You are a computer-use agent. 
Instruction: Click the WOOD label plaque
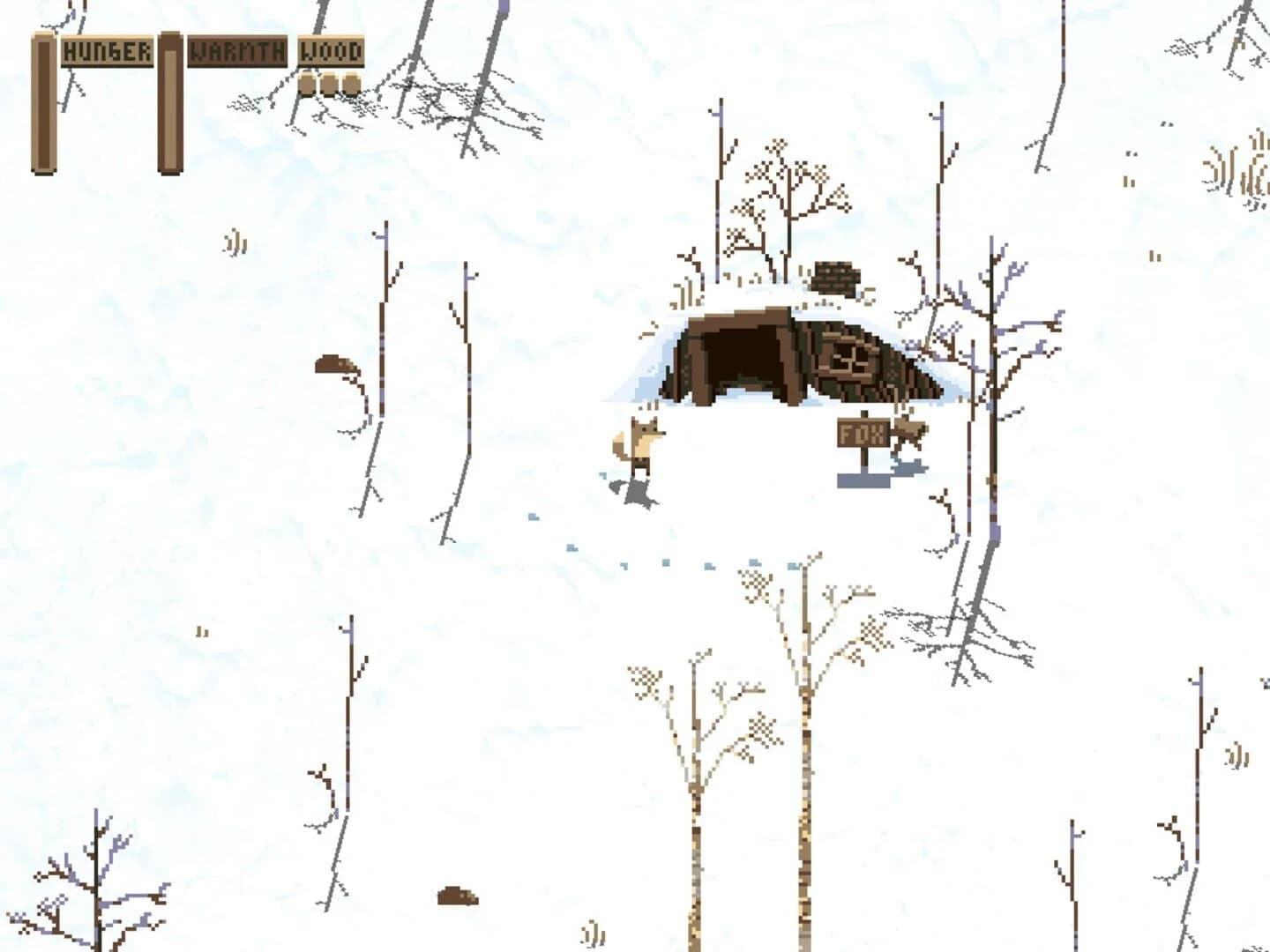[x=331, y=51]
